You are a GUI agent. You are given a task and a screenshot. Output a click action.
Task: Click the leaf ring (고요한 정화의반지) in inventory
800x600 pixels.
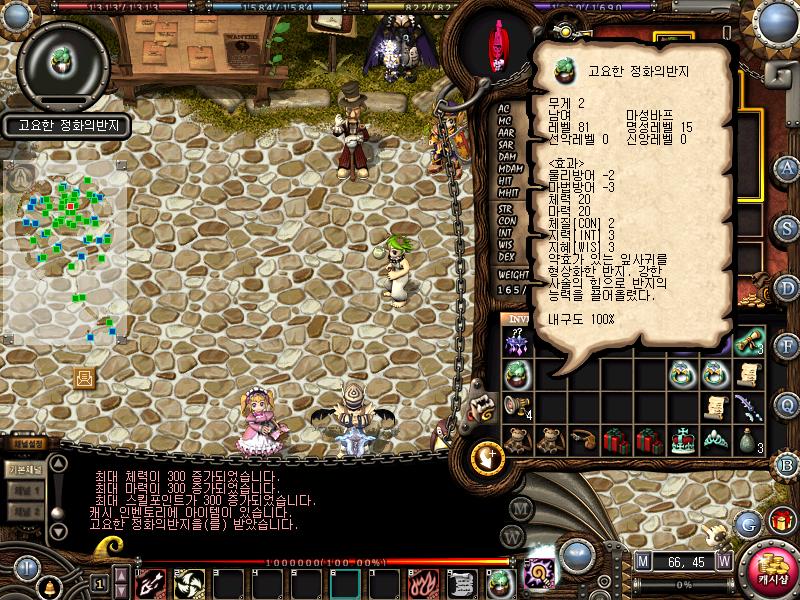point(517,374)
